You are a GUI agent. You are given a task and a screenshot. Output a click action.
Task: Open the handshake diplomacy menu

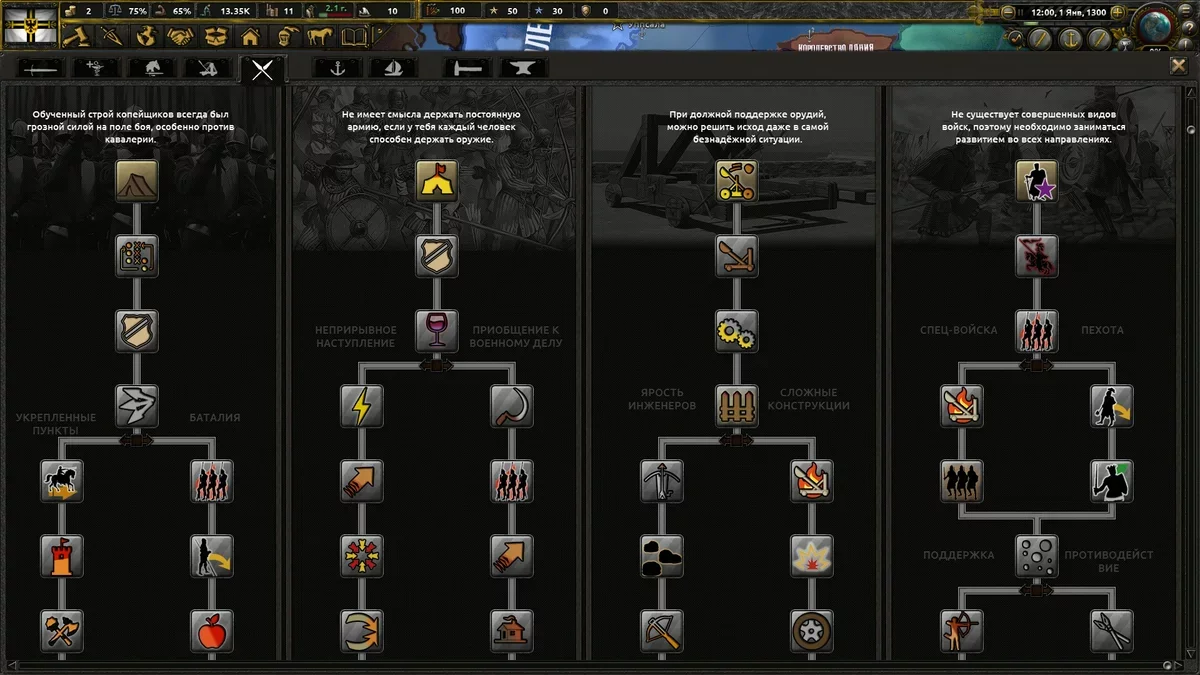pos(180,38)
